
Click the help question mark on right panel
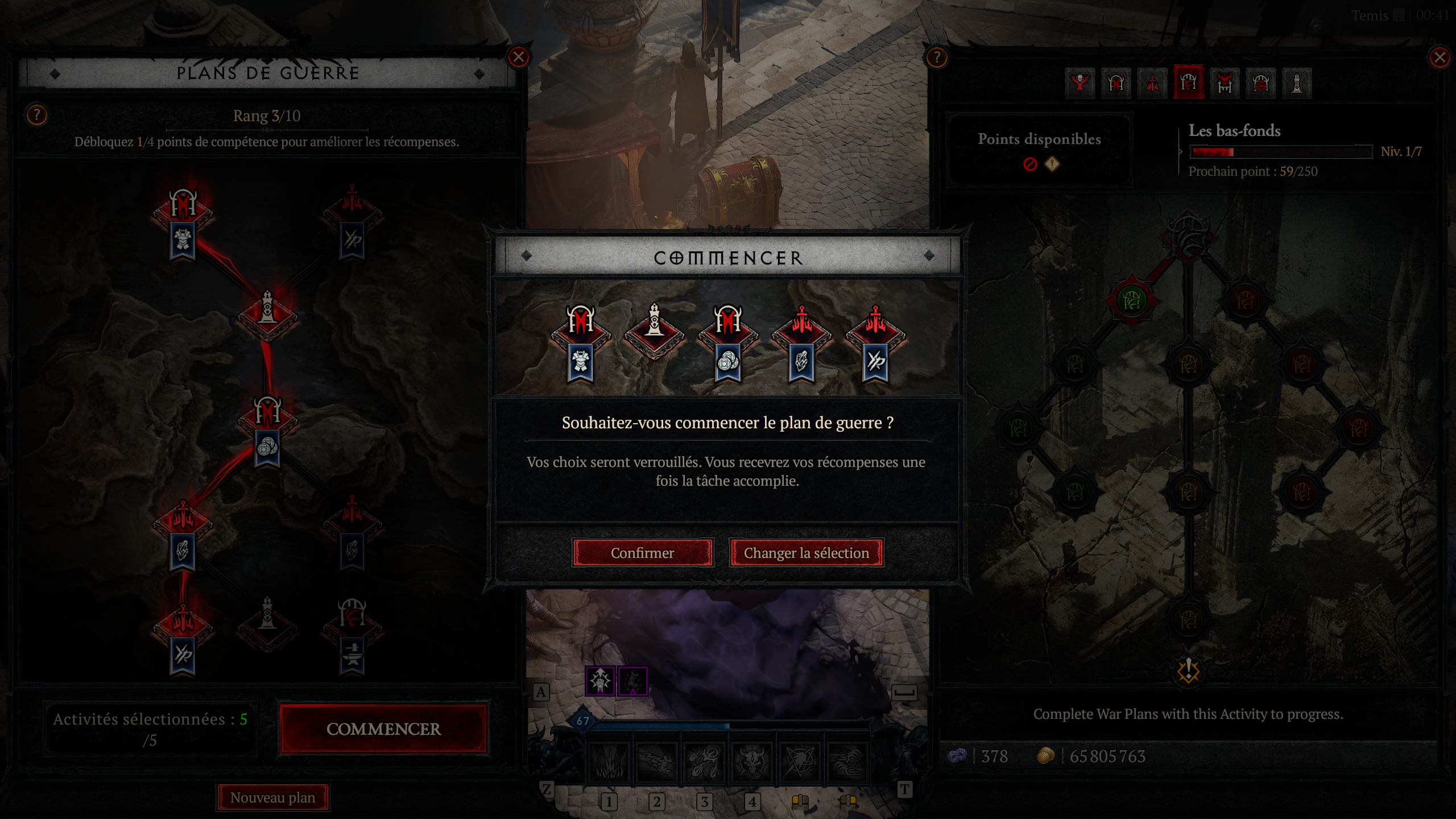(936, 57)
